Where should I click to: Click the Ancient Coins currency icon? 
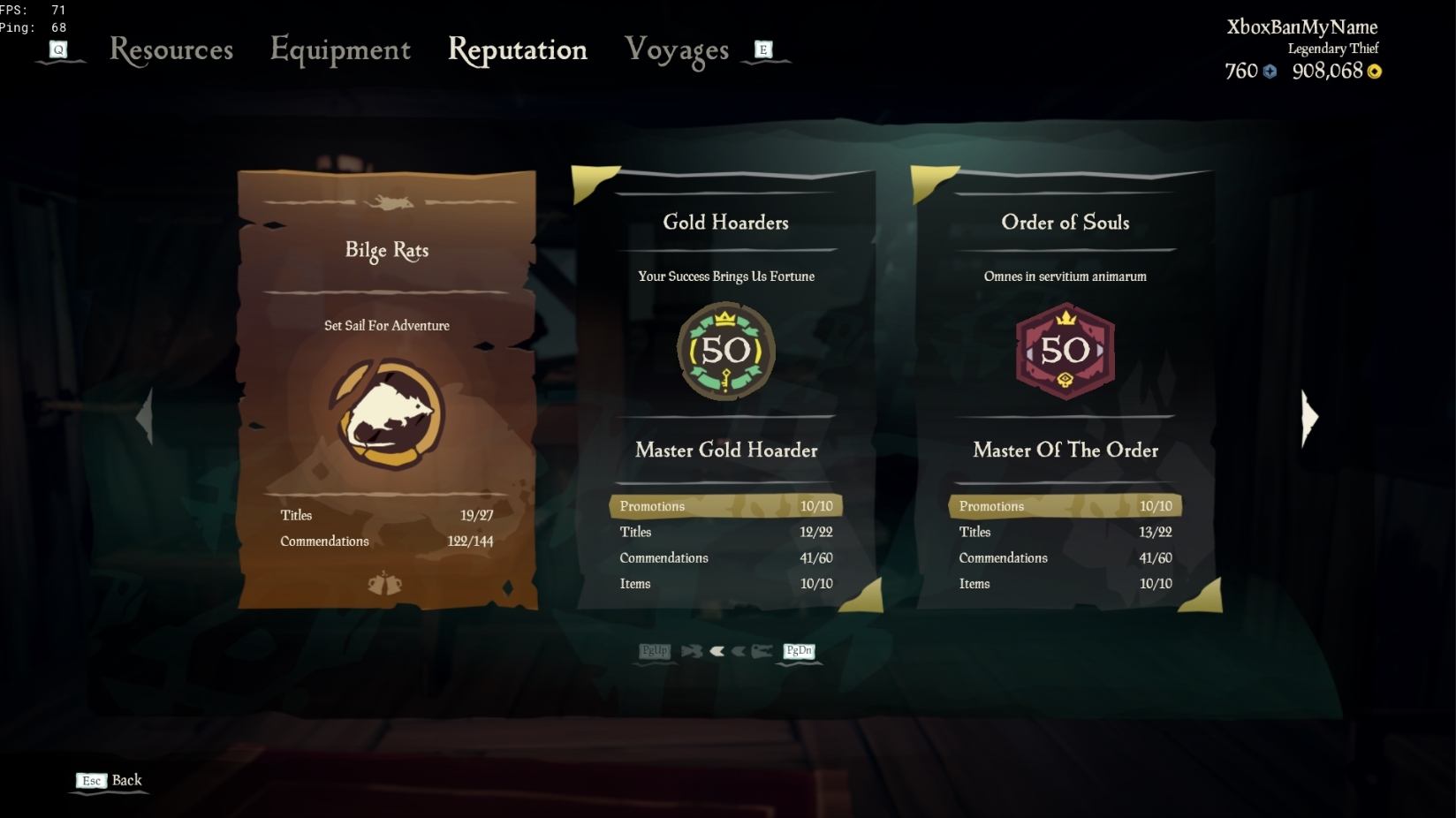coord(1270,72)
